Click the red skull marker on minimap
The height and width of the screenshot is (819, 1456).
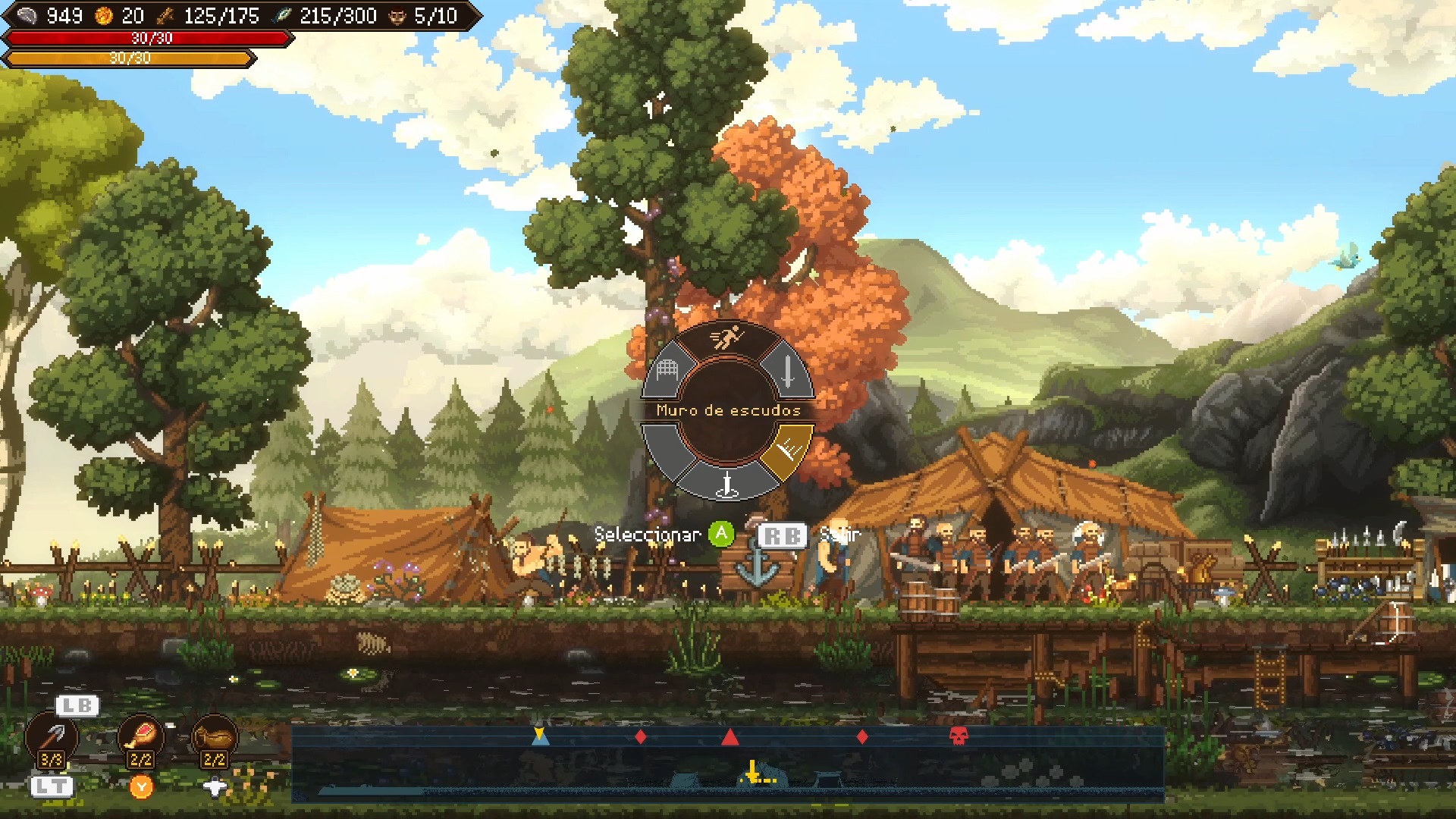959,736
